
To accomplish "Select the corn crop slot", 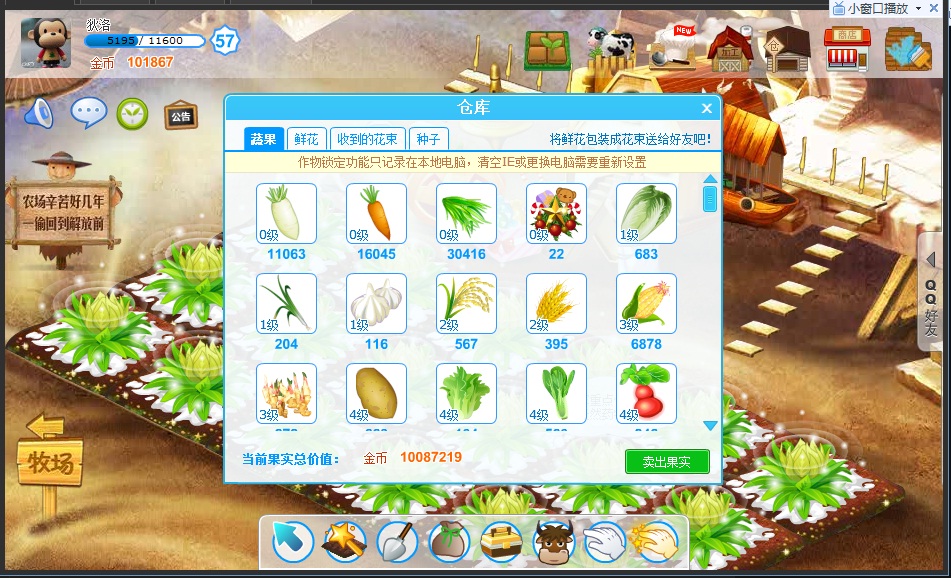I will [646, 303].
